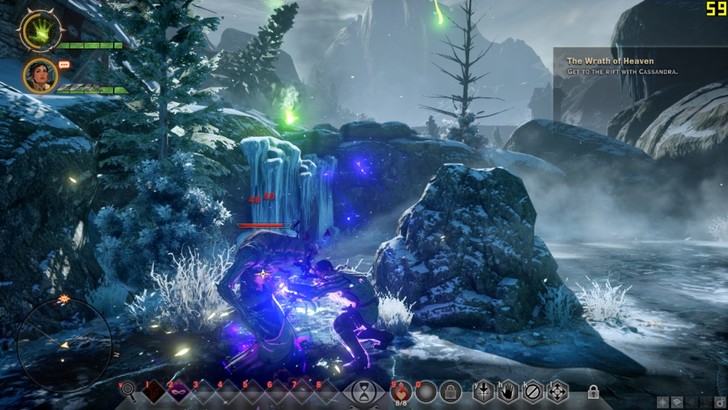Activate the open hand hold command
Screen dimensions: 728x410
(510, 392)
